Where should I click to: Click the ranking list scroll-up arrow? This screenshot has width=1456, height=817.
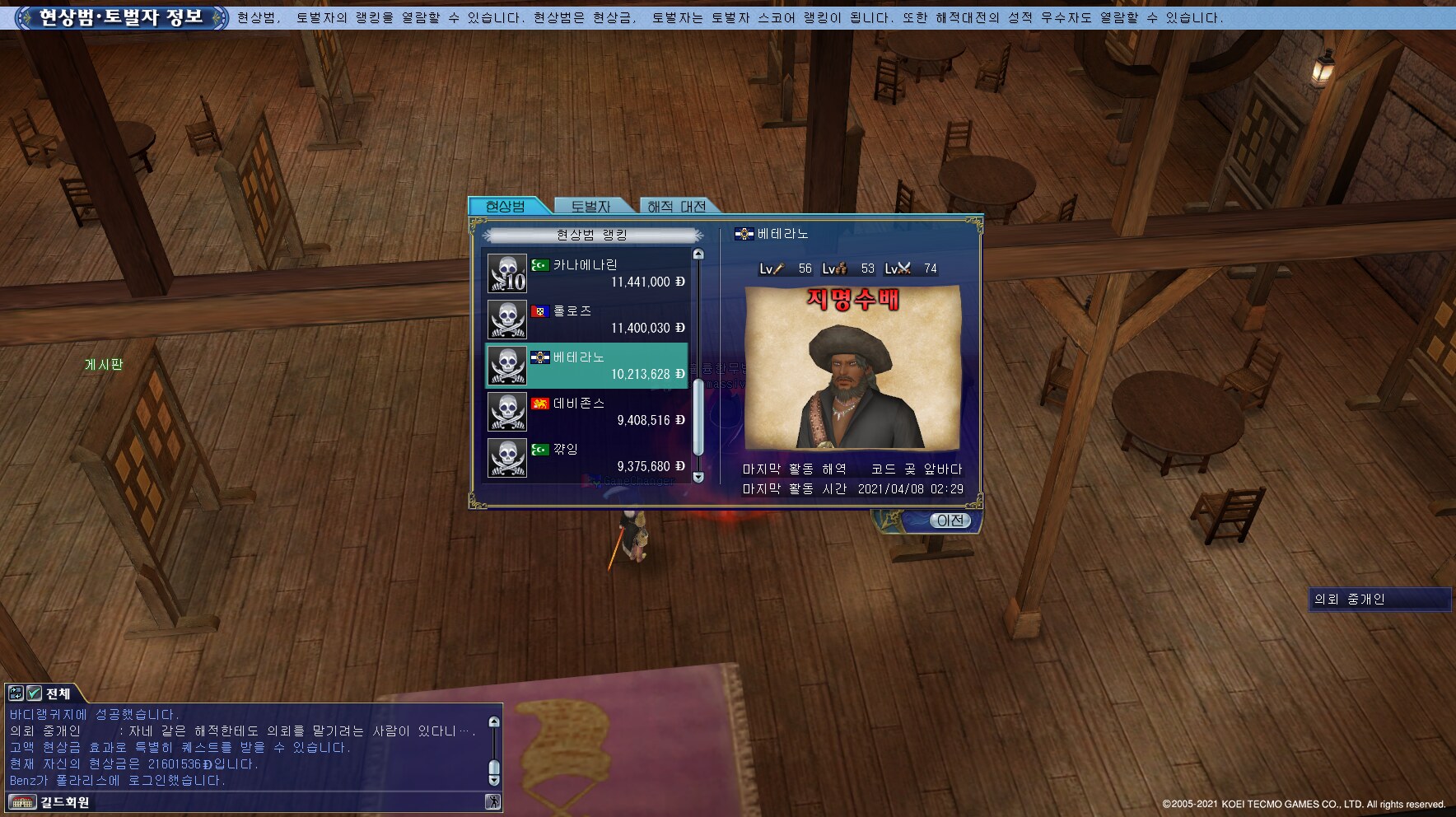pyautogui.click(x=698, y=254)
